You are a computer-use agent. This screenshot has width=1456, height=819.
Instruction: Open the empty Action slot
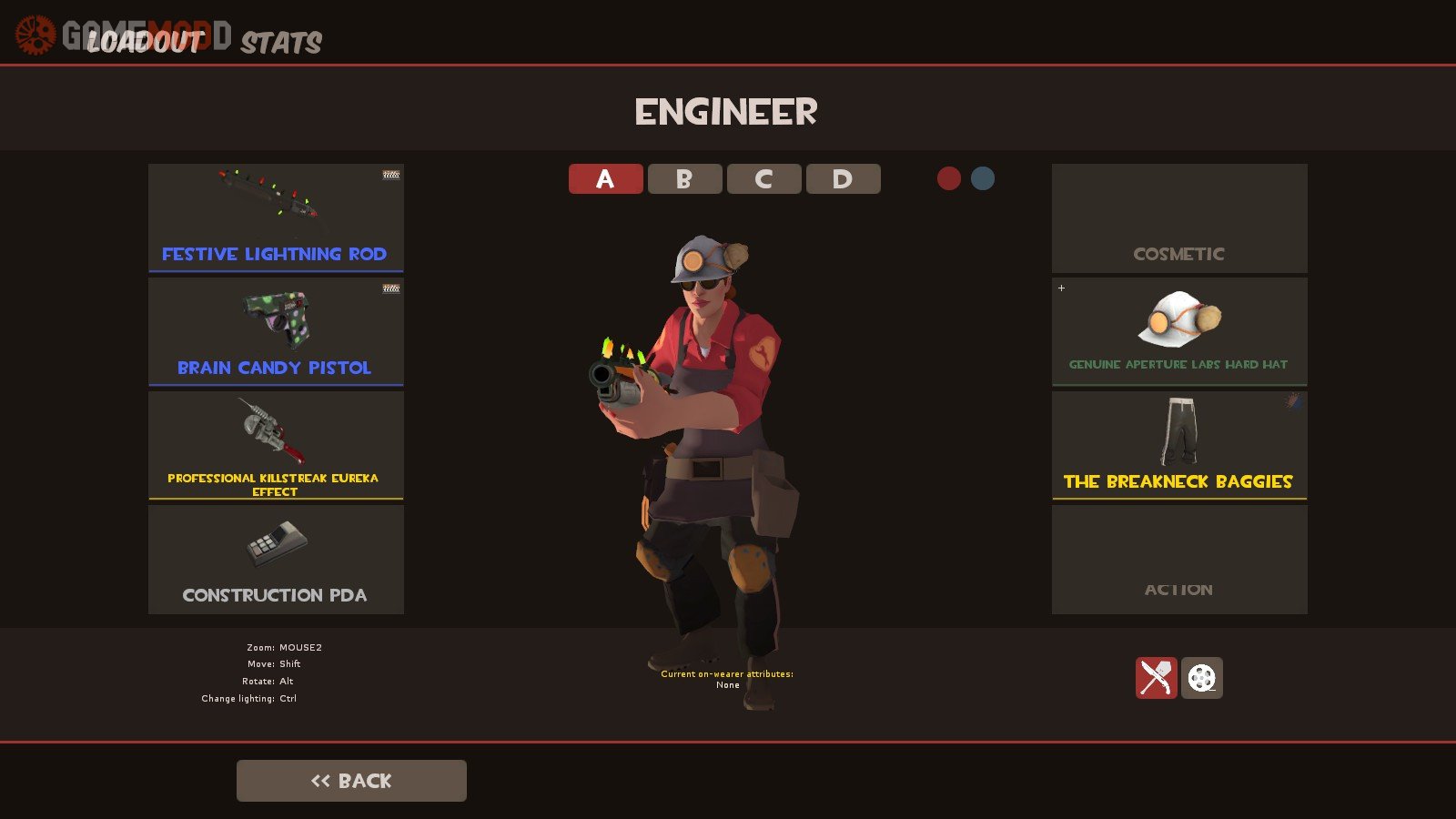click(x=1179, y=559)
